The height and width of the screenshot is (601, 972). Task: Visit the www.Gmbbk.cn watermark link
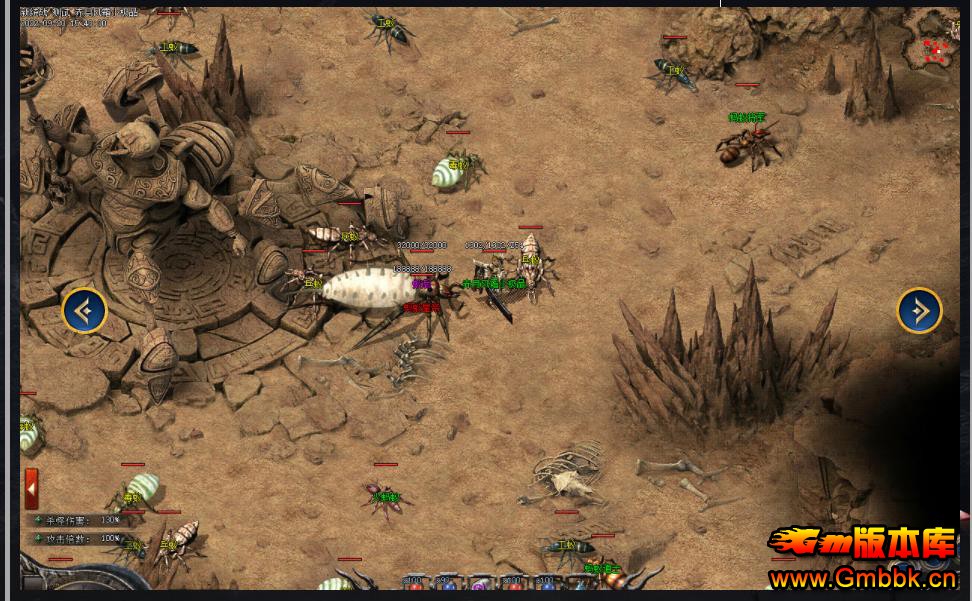coord(863,578)
